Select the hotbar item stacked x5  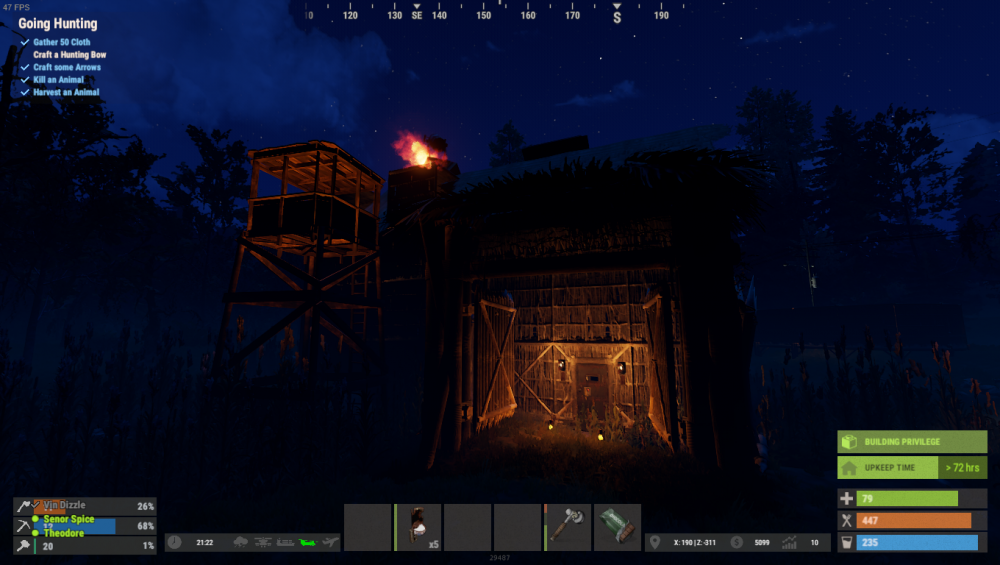pyautogui.click(x=418, y=527)
